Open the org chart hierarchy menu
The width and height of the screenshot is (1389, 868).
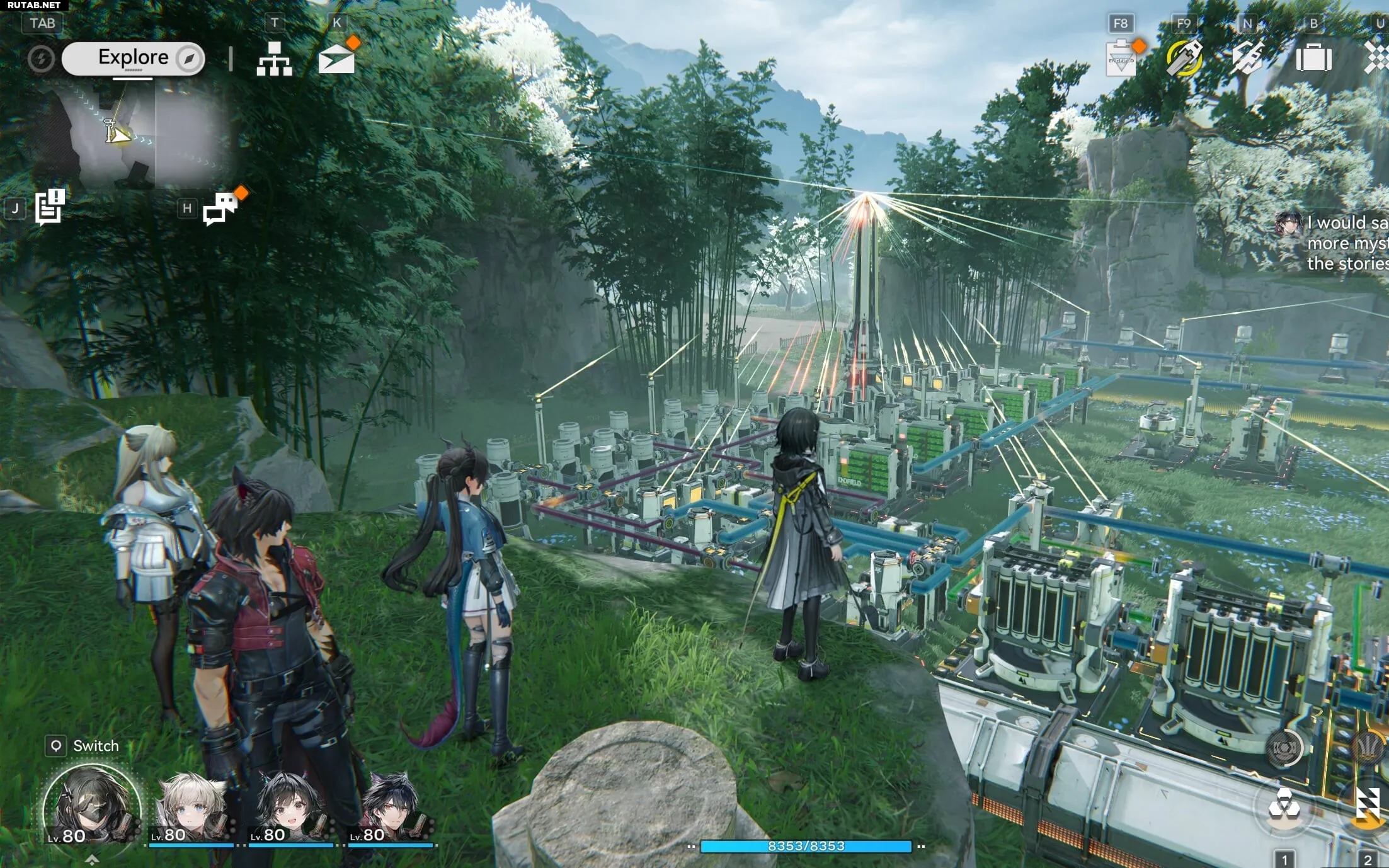(274, 59)
